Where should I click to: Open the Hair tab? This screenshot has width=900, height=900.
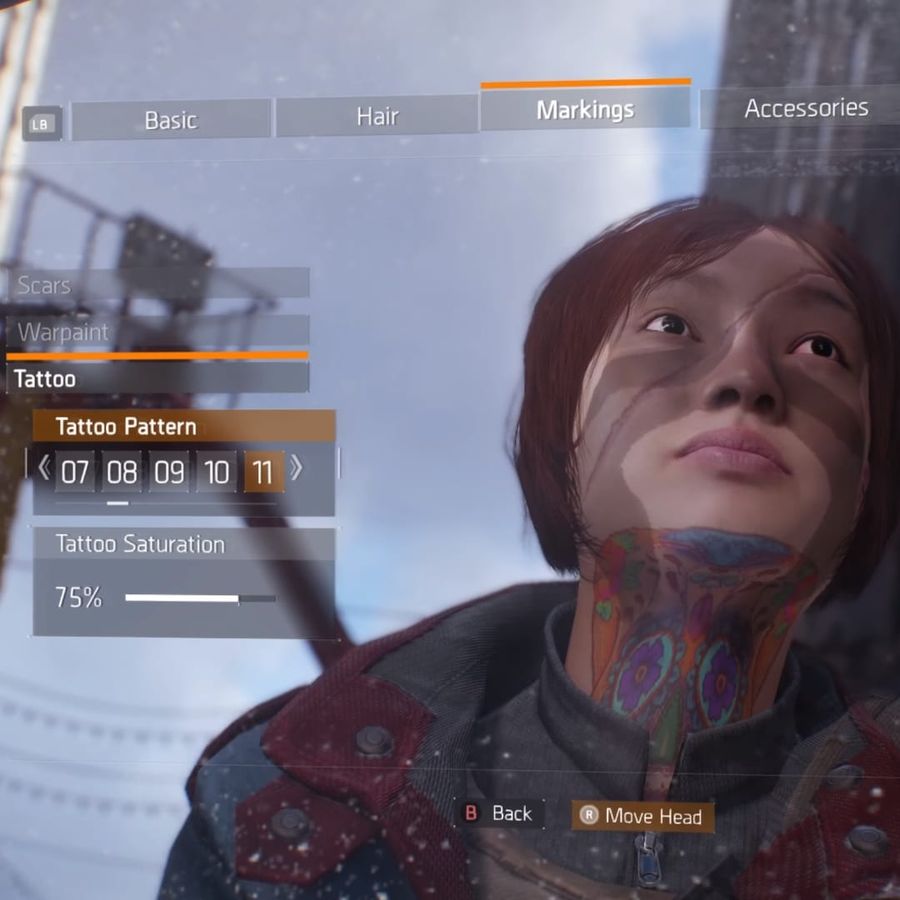pos(377,117)
